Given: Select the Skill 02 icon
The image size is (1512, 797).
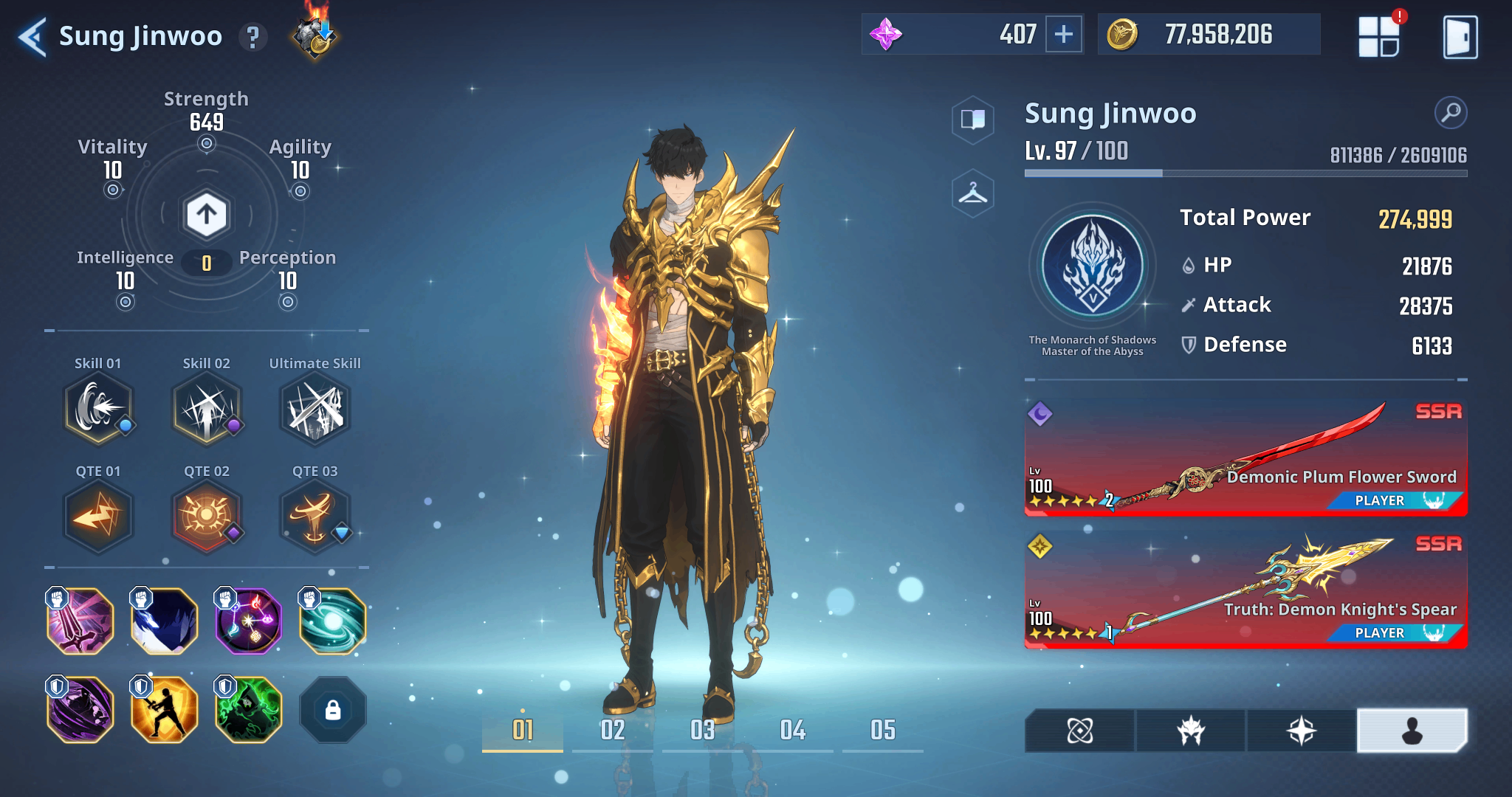Looking at the screenshot, I should (207, 409).
